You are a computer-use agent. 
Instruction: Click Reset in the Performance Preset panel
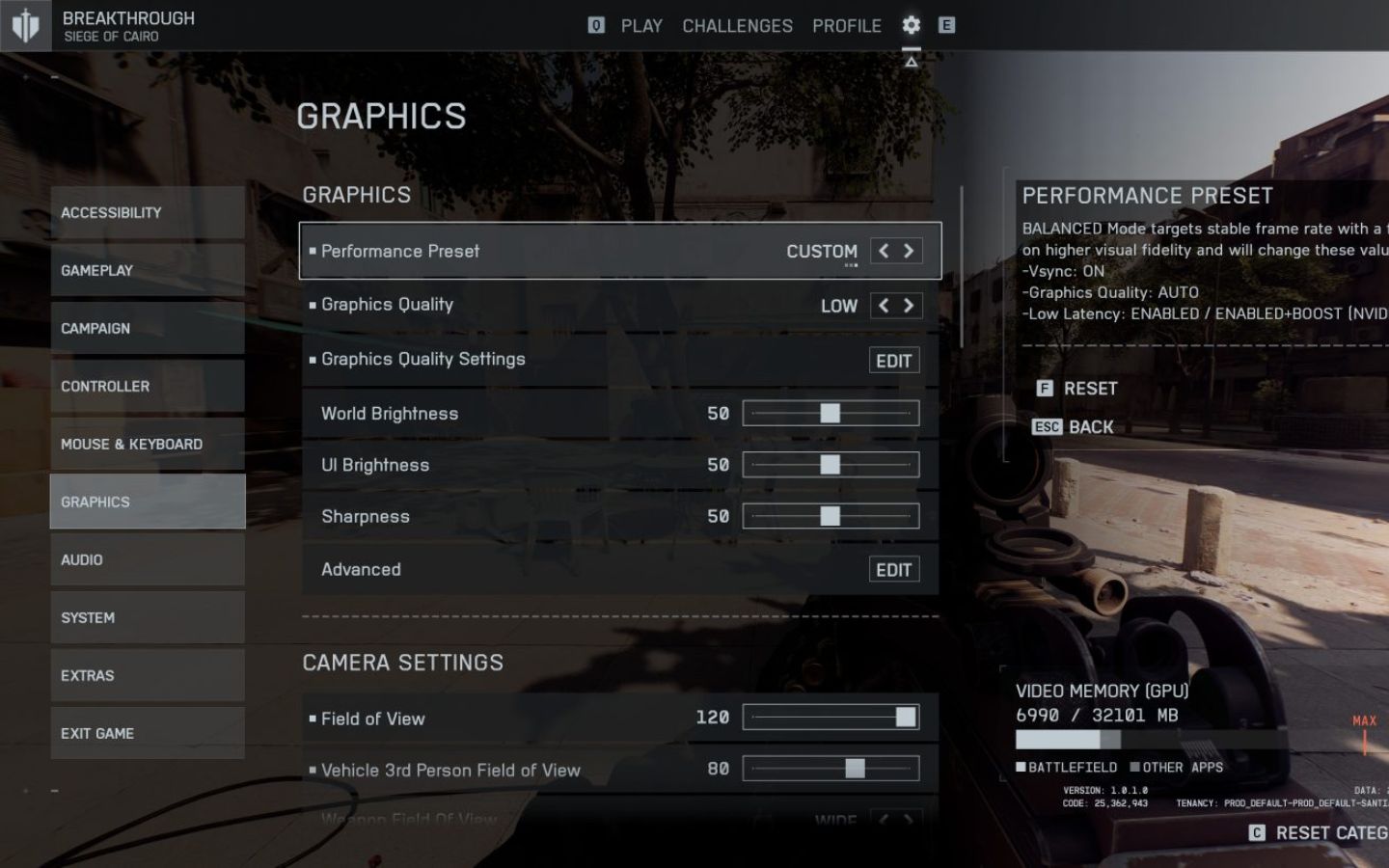1090,389
